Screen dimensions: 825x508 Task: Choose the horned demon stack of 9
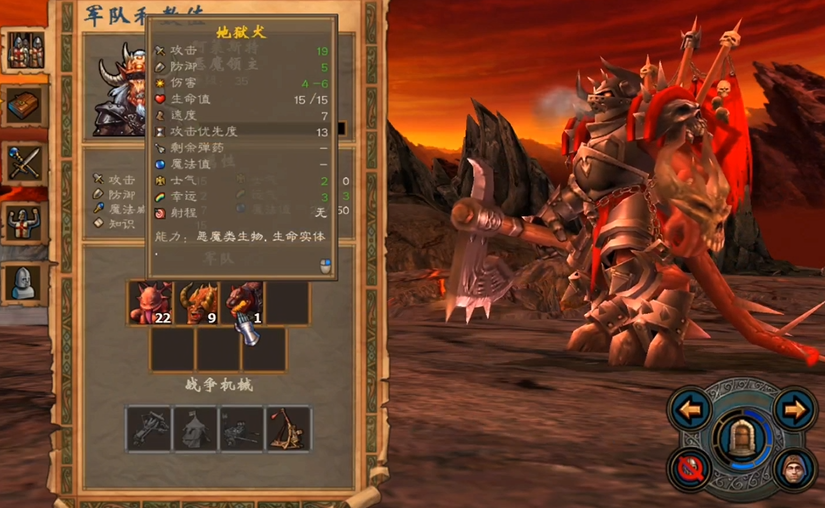coord(198,303)
